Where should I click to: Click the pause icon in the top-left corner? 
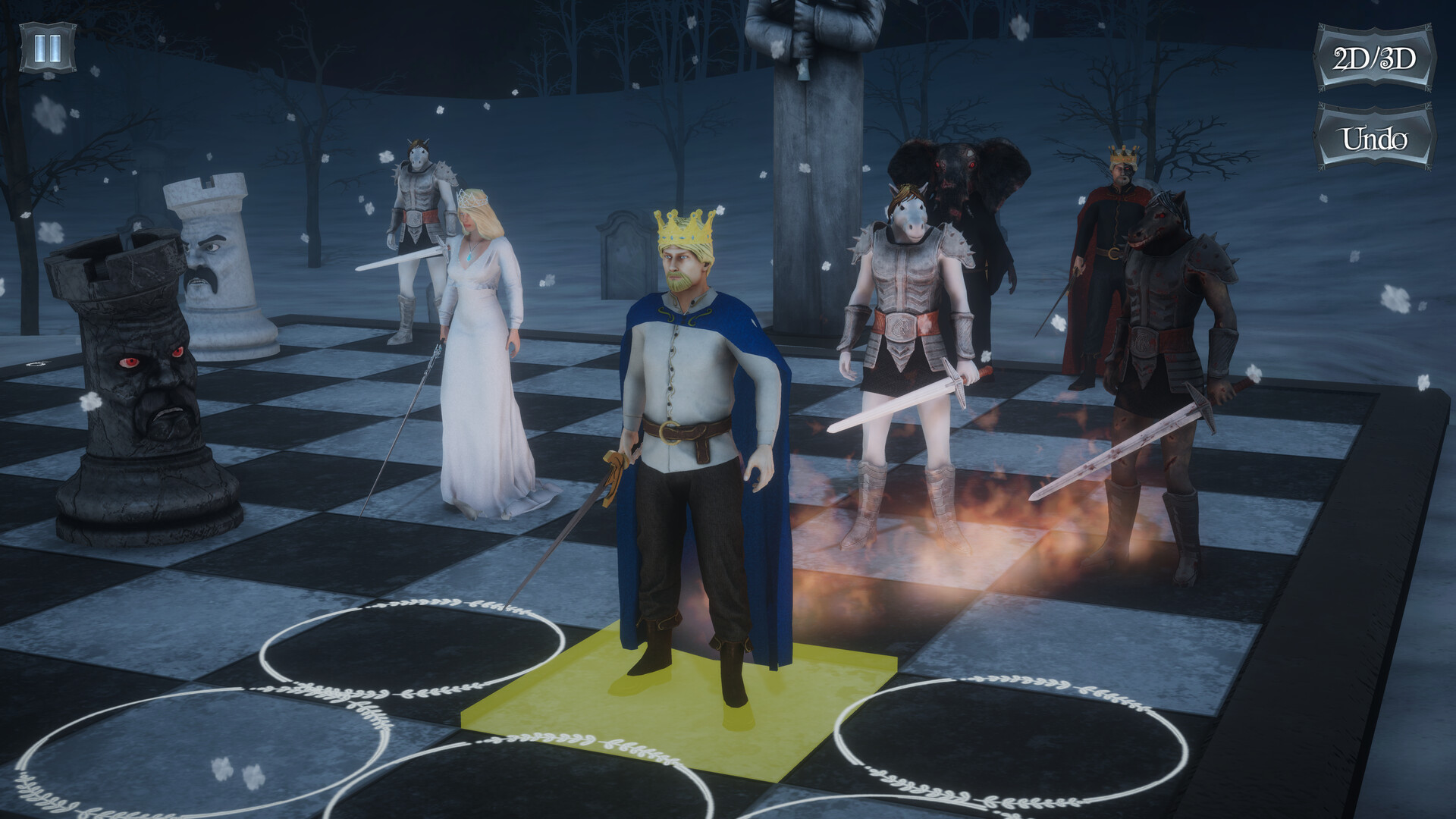[47, 47]
